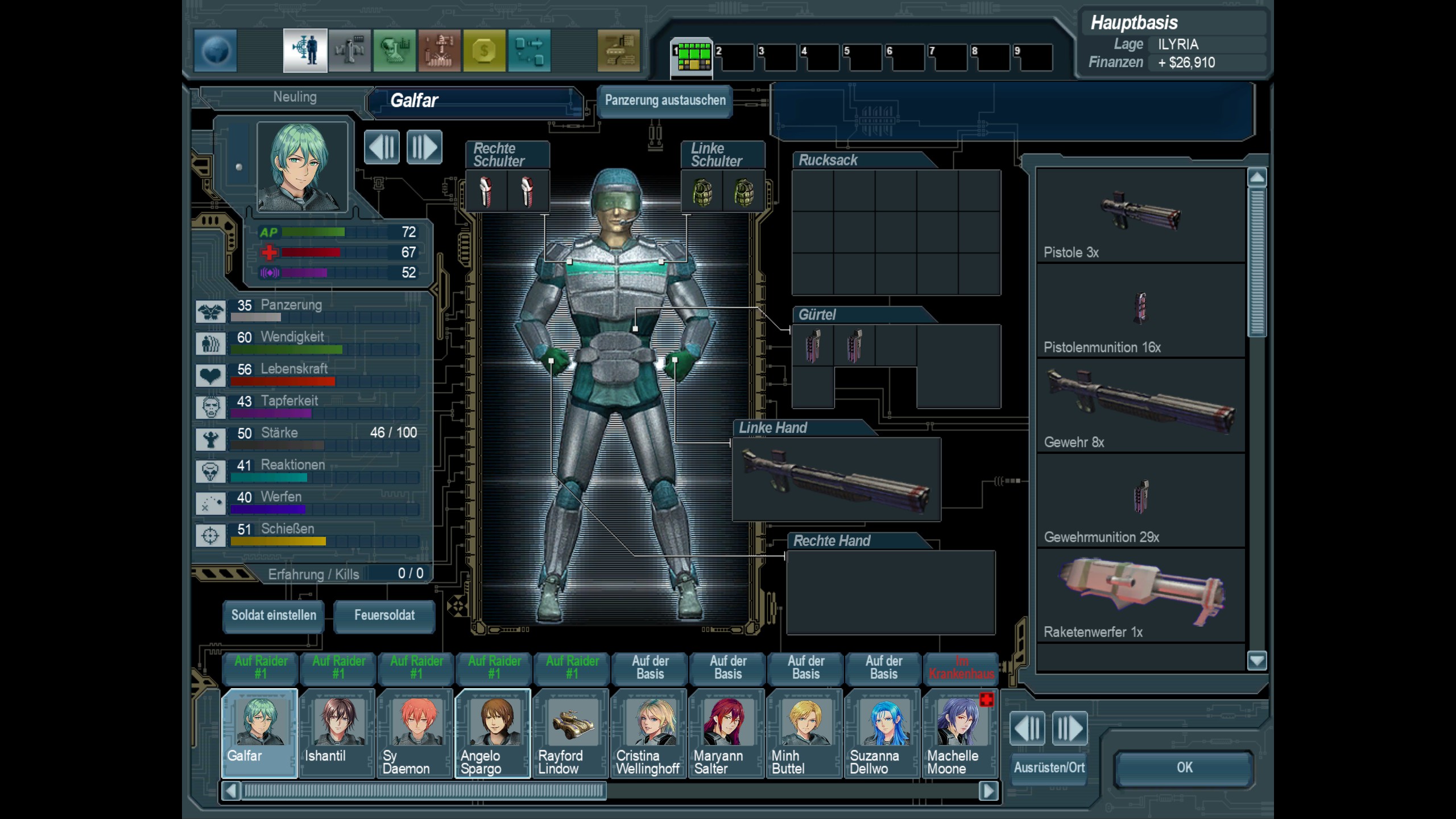The width and height of the screenshot is (1456, 819).
Task: Select the rifle in Linke Hand slot
Action: click(x=836, y=479)
